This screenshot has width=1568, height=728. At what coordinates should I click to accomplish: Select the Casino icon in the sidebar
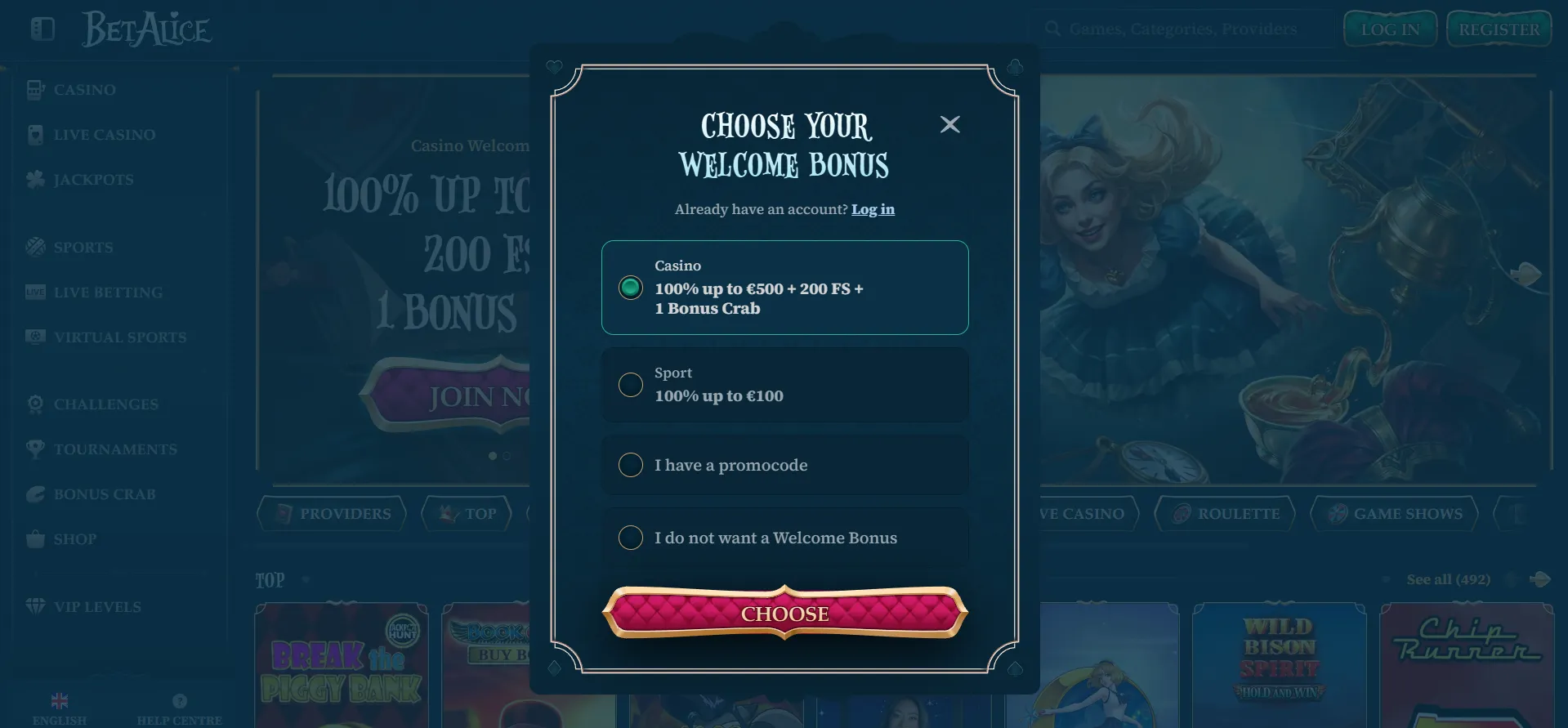coord(34,89)
